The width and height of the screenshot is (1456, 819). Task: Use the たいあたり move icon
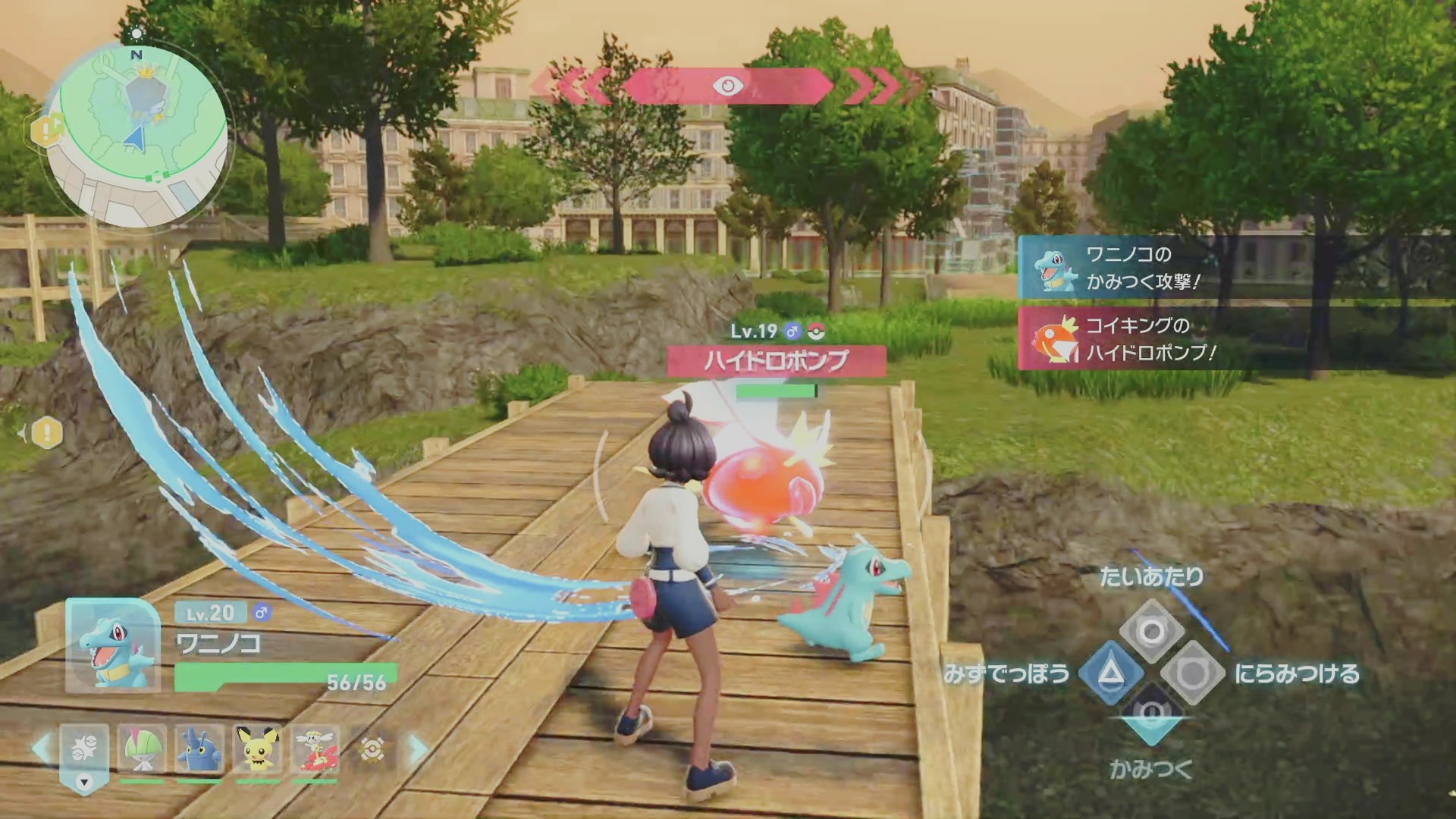coord(1151,631)
